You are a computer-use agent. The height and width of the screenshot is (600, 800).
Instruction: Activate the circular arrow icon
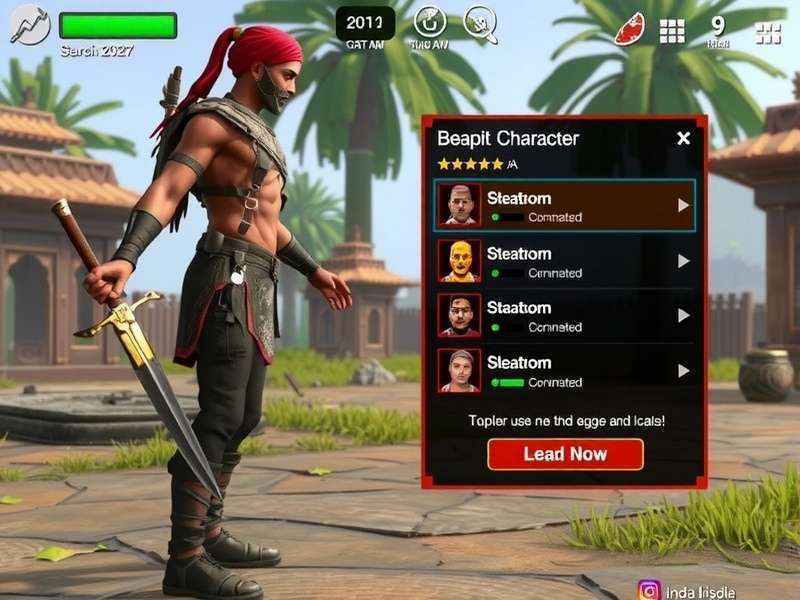(x=430, y=23)
